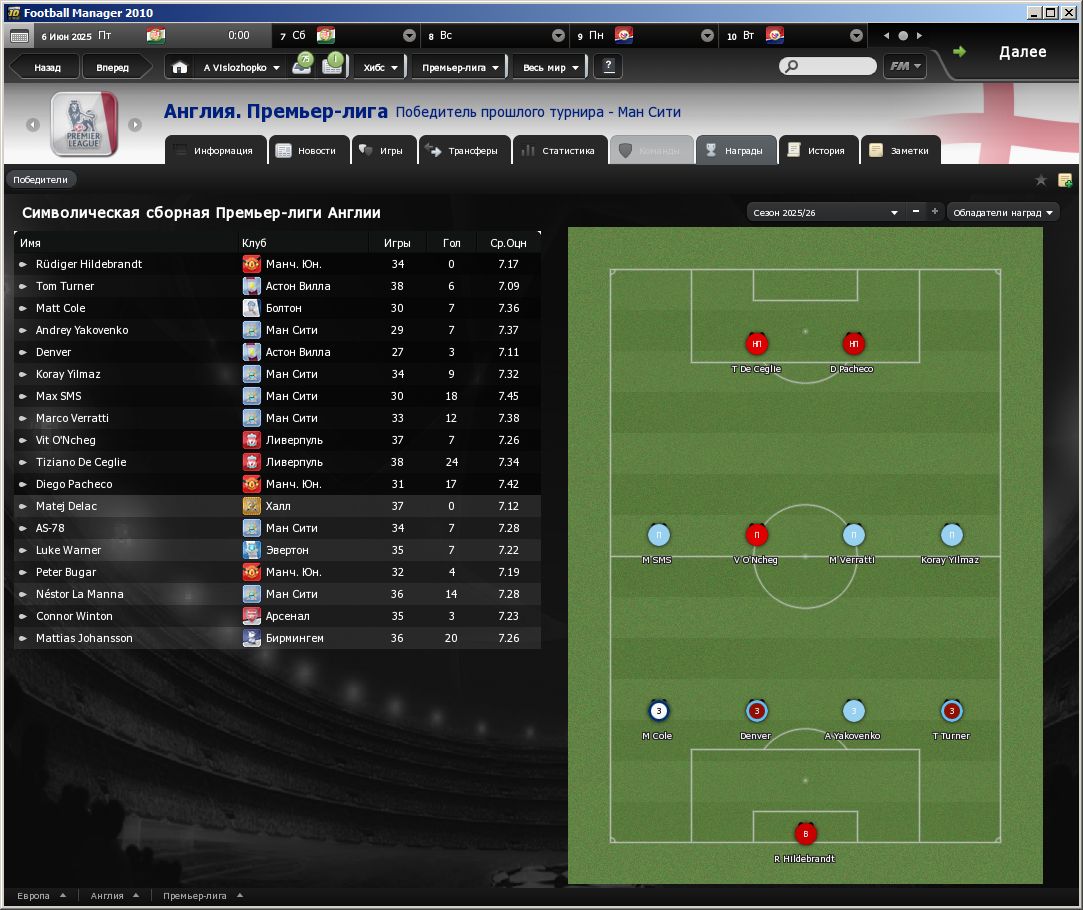This screenshot has width=1083, height=910.
Task: Go back with the Назад button
Action: tap(47, 68)
